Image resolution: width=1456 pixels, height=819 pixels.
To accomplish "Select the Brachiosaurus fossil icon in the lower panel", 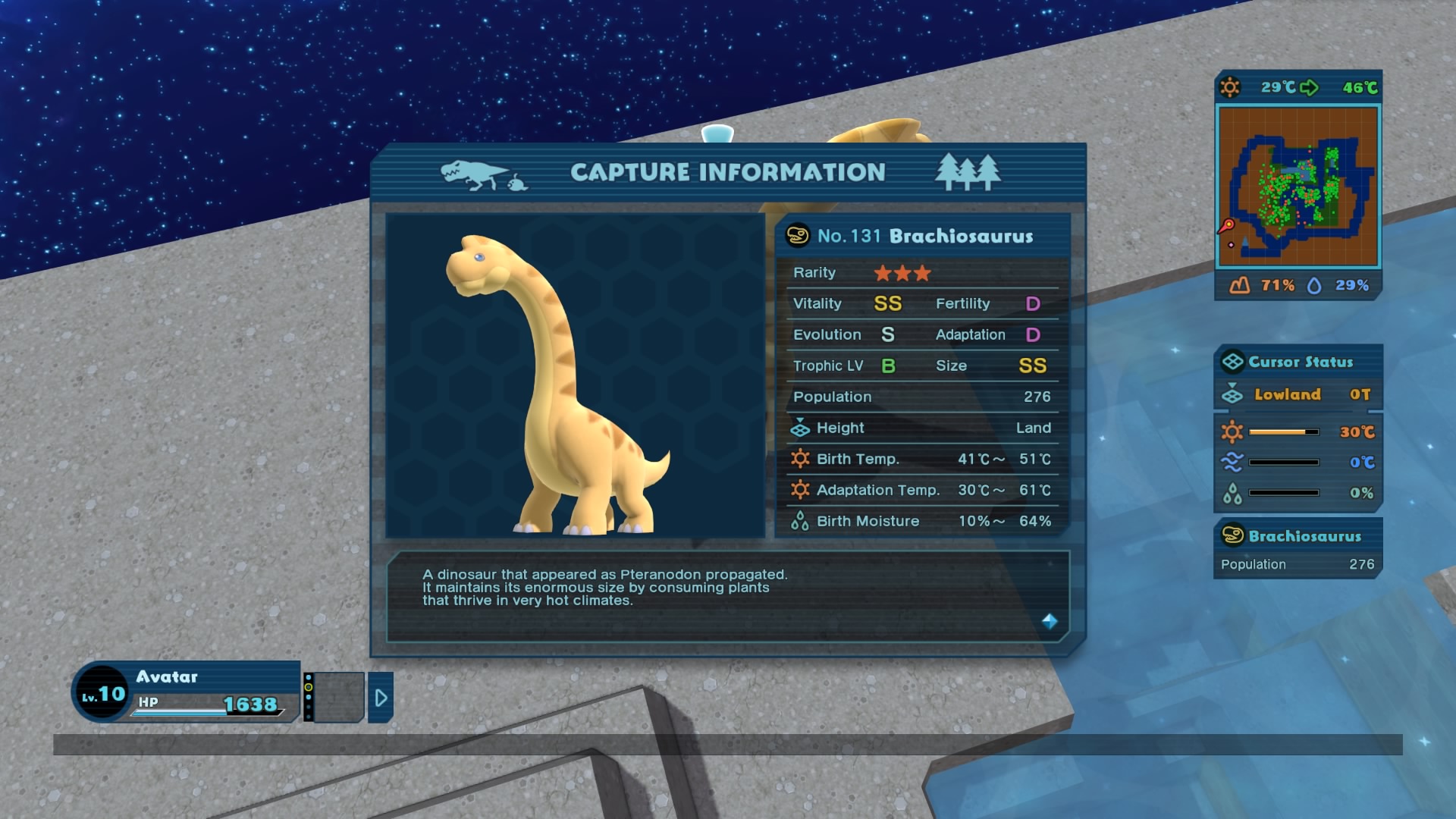I will [x=1232, y=536].
